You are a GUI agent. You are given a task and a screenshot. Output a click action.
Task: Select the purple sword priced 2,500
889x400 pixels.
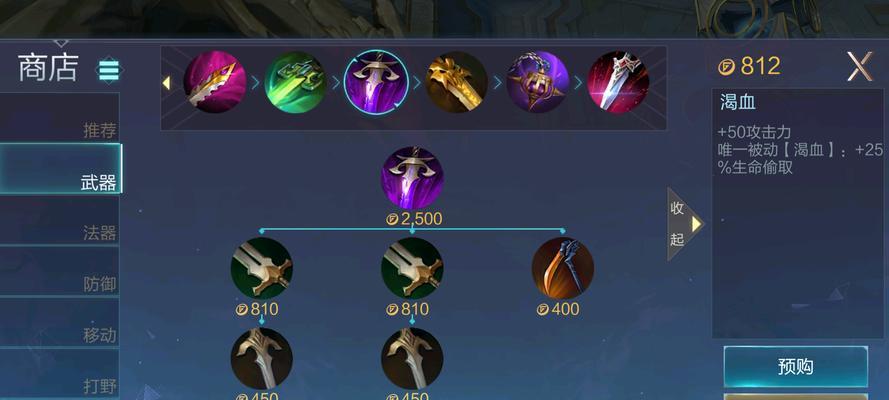point(412,178)
